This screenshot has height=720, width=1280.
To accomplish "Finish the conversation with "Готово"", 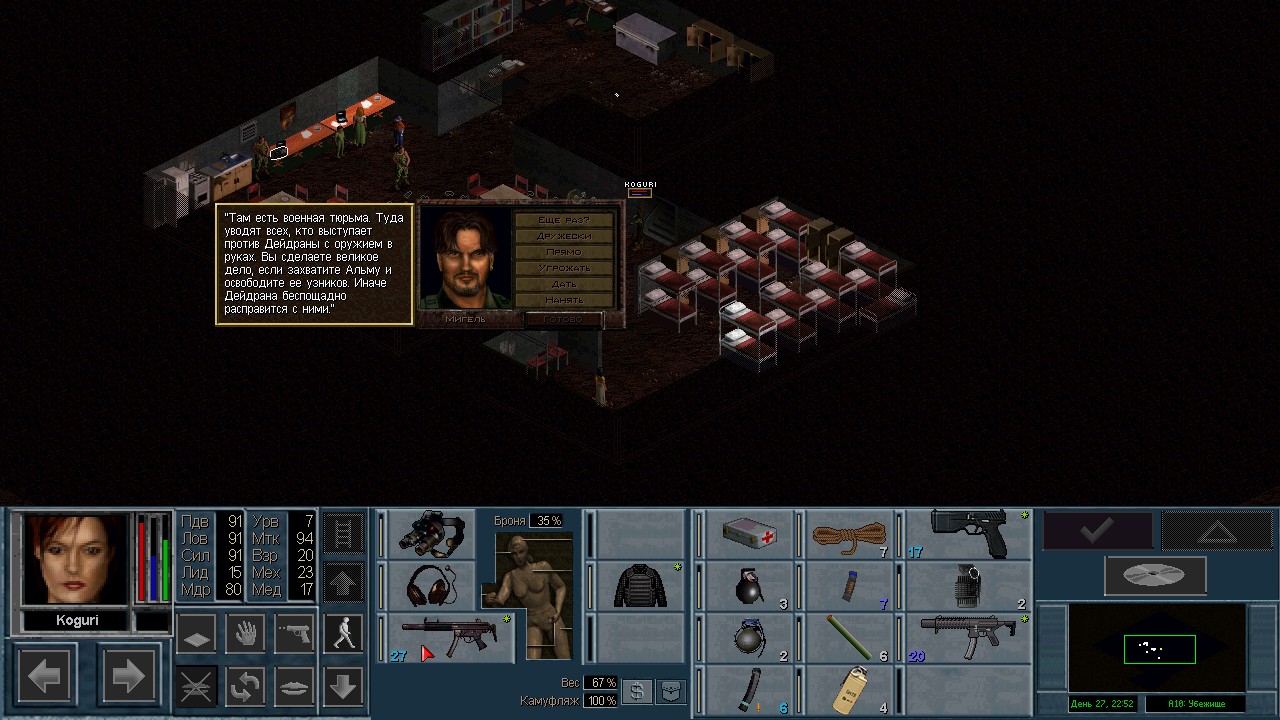I will (565, 319).
